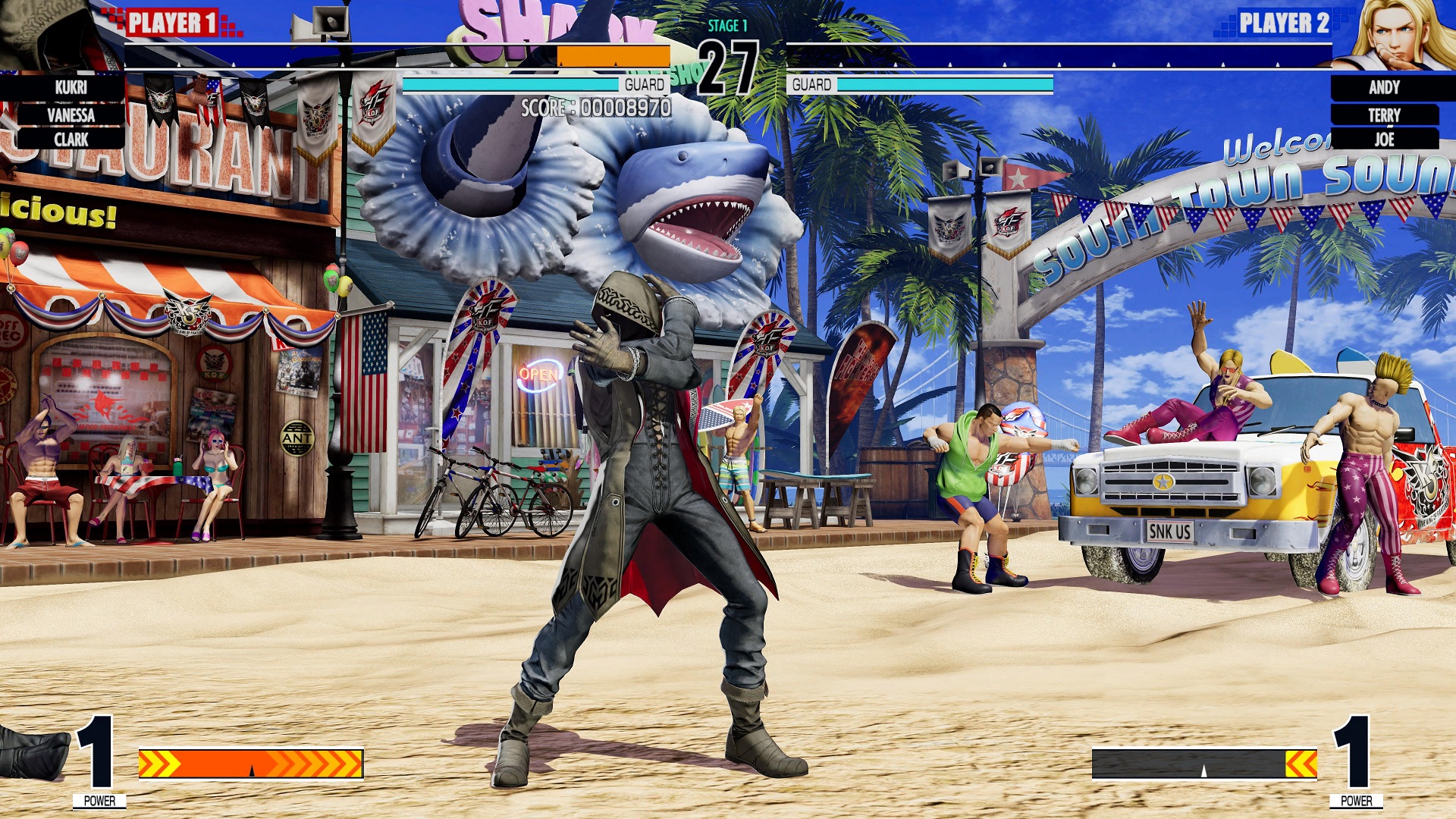1456x819 pixels.
Task: Click Andy's Player 2 character portrait
Action: click(1399, 34)
